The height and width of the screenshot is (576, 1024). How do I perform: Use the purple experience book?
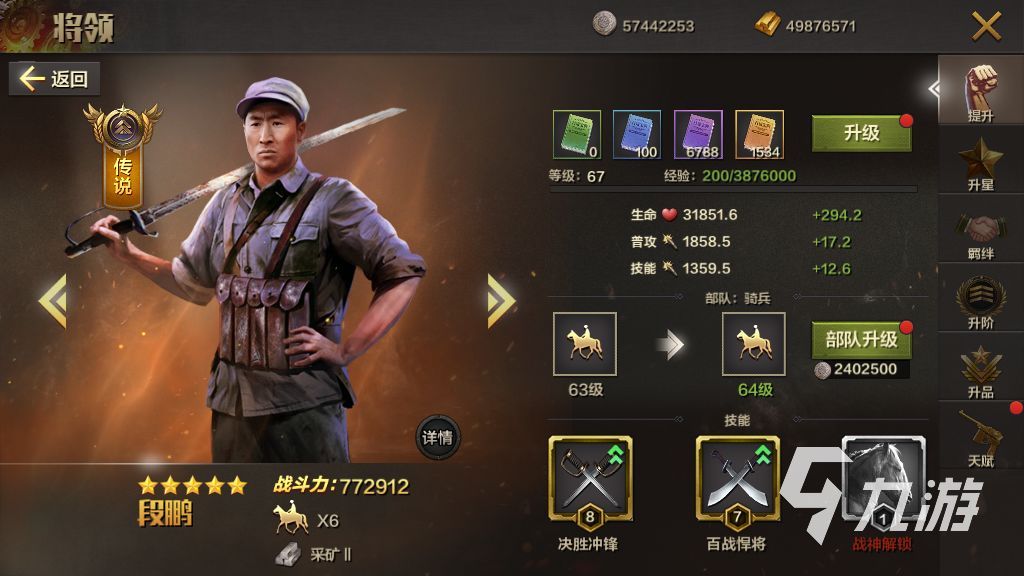click(x=698, y=135)
